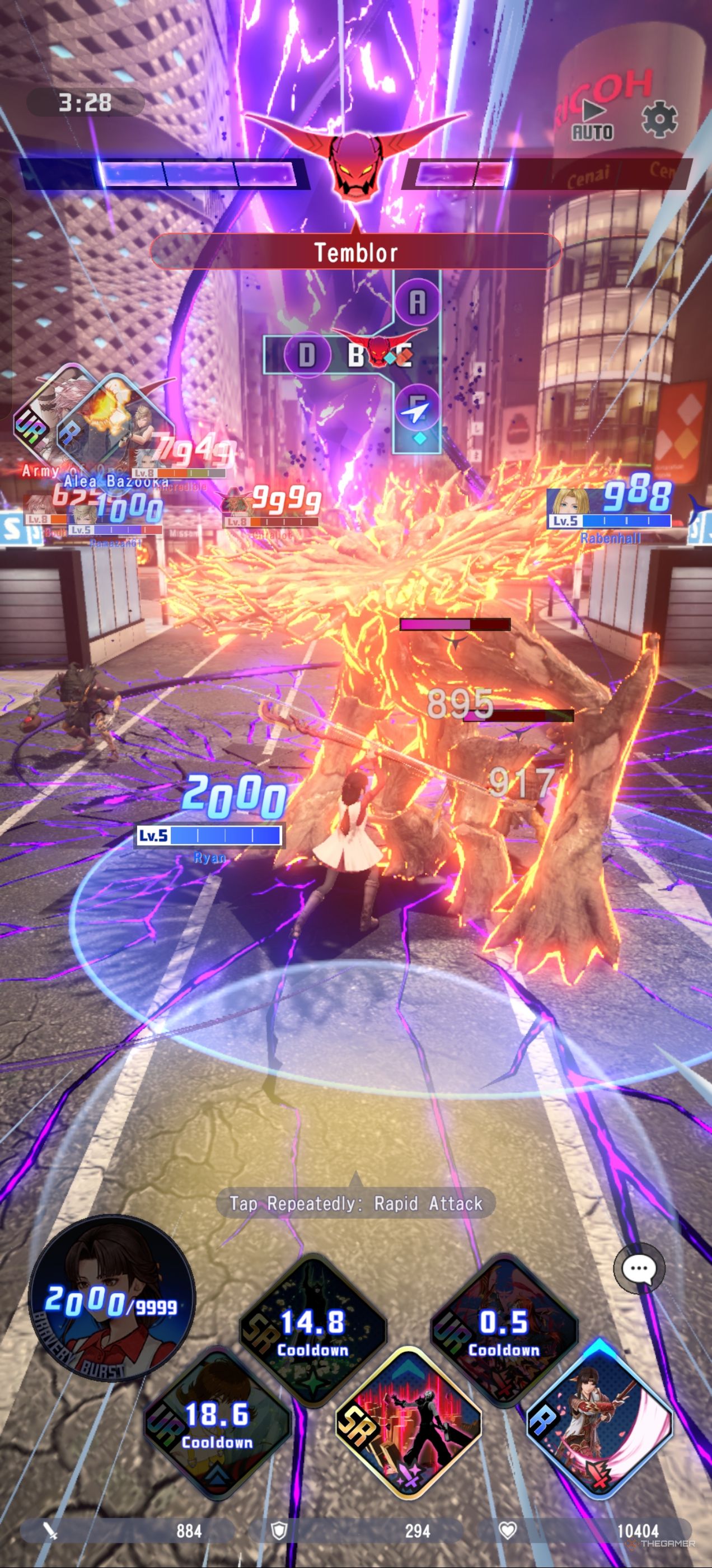Viewport: 712px width, 1568px height.
Task: Open the chat speech bubble
Action: 638,1268
